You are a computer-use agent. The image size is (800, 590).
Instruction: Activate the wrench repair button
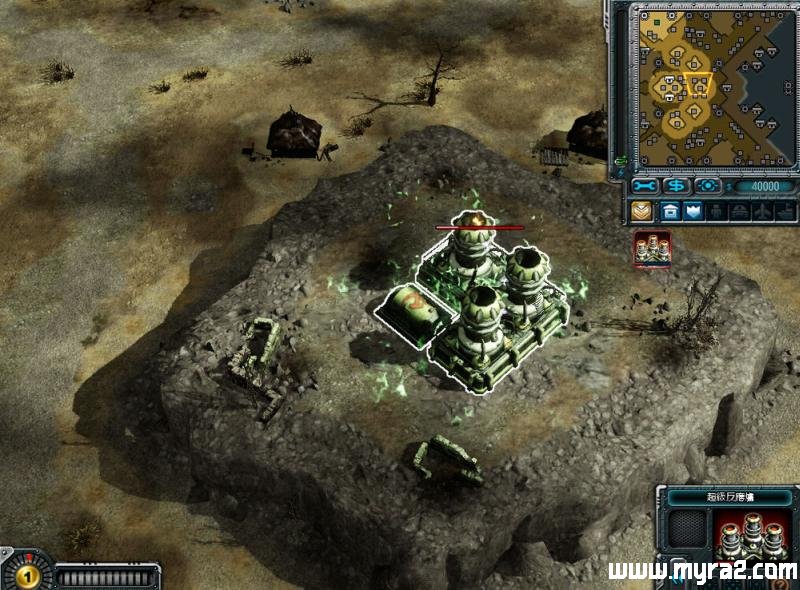[645, 186]
